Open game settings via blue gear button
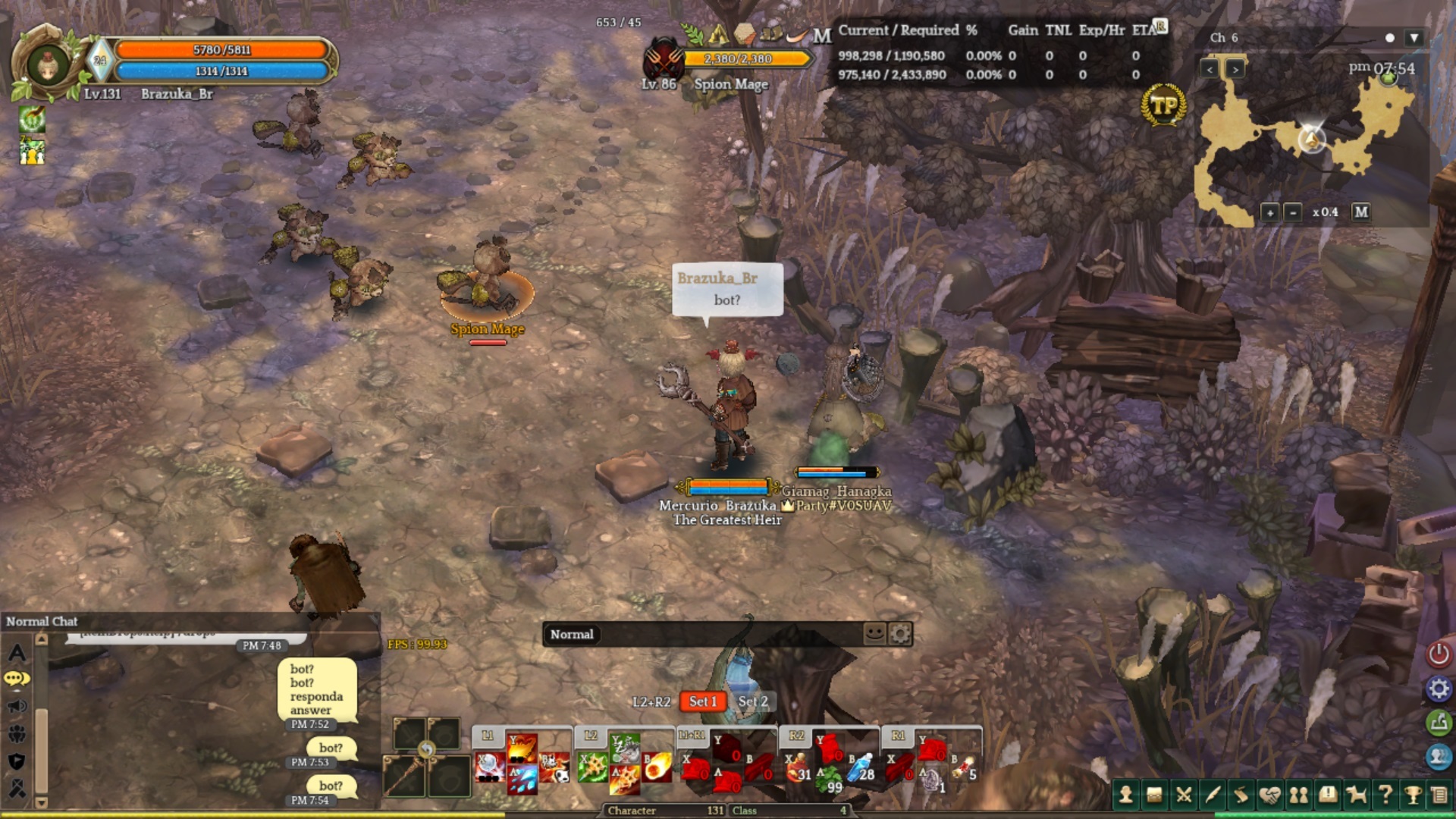Image resolution: width=1456 pixels, height=819 pixels. click(x=1439, y=689)
